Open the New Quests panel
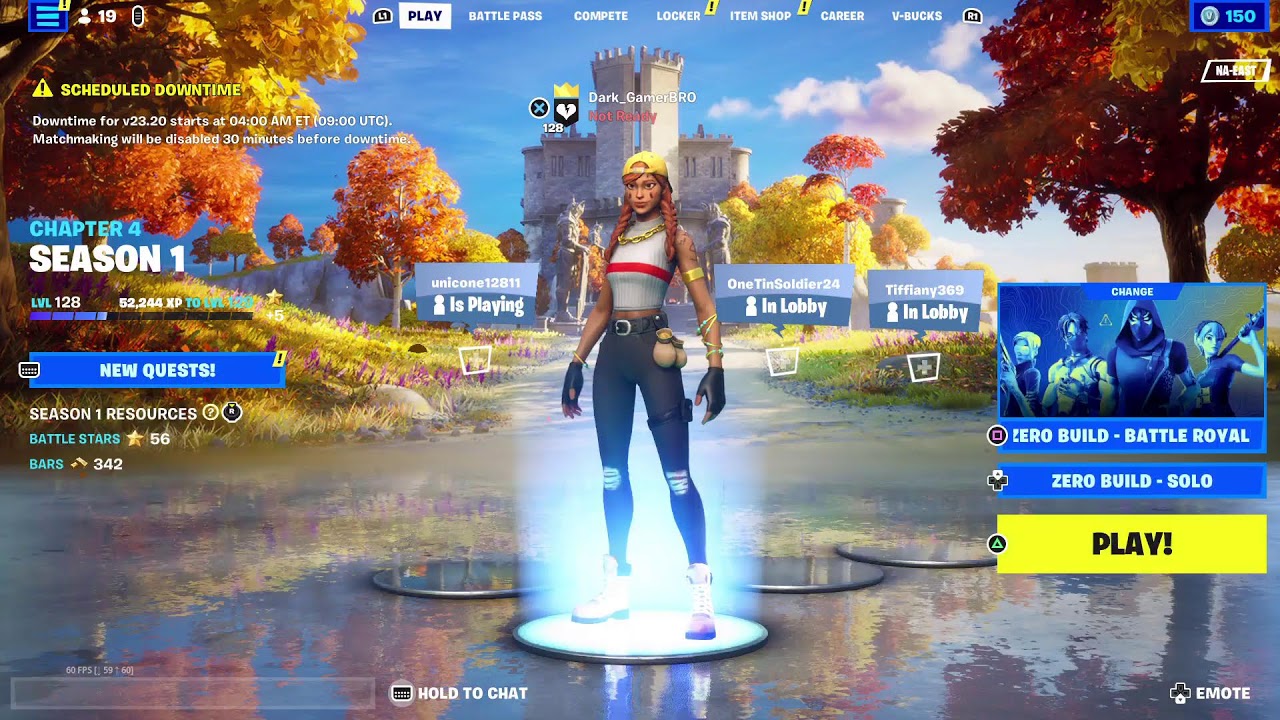Image resolution: width=1280 pixels, height=720 pixels. [158, 370]
